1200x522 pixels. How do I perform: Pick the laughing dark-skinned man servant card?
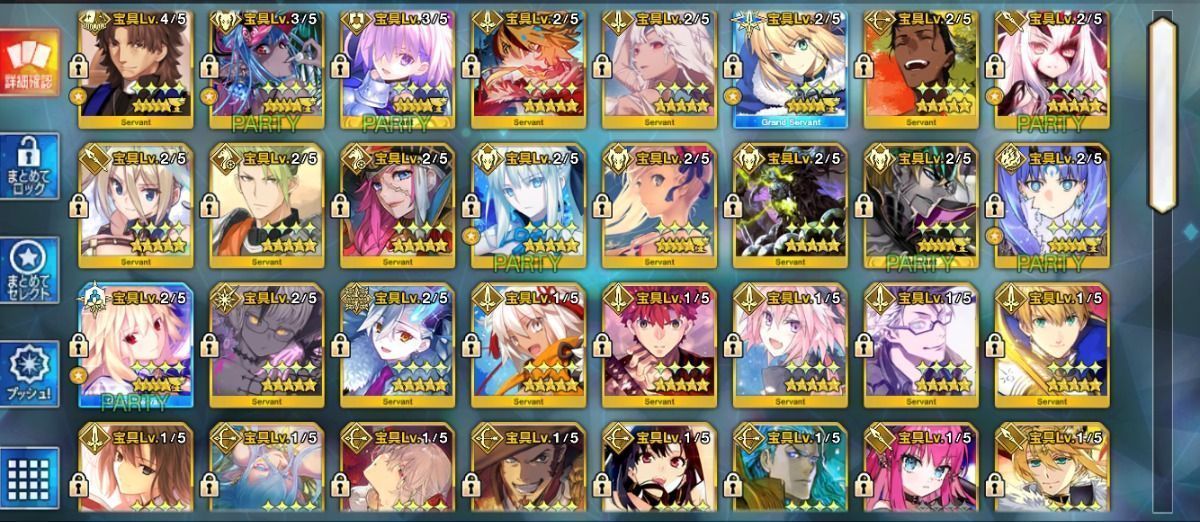920,70
